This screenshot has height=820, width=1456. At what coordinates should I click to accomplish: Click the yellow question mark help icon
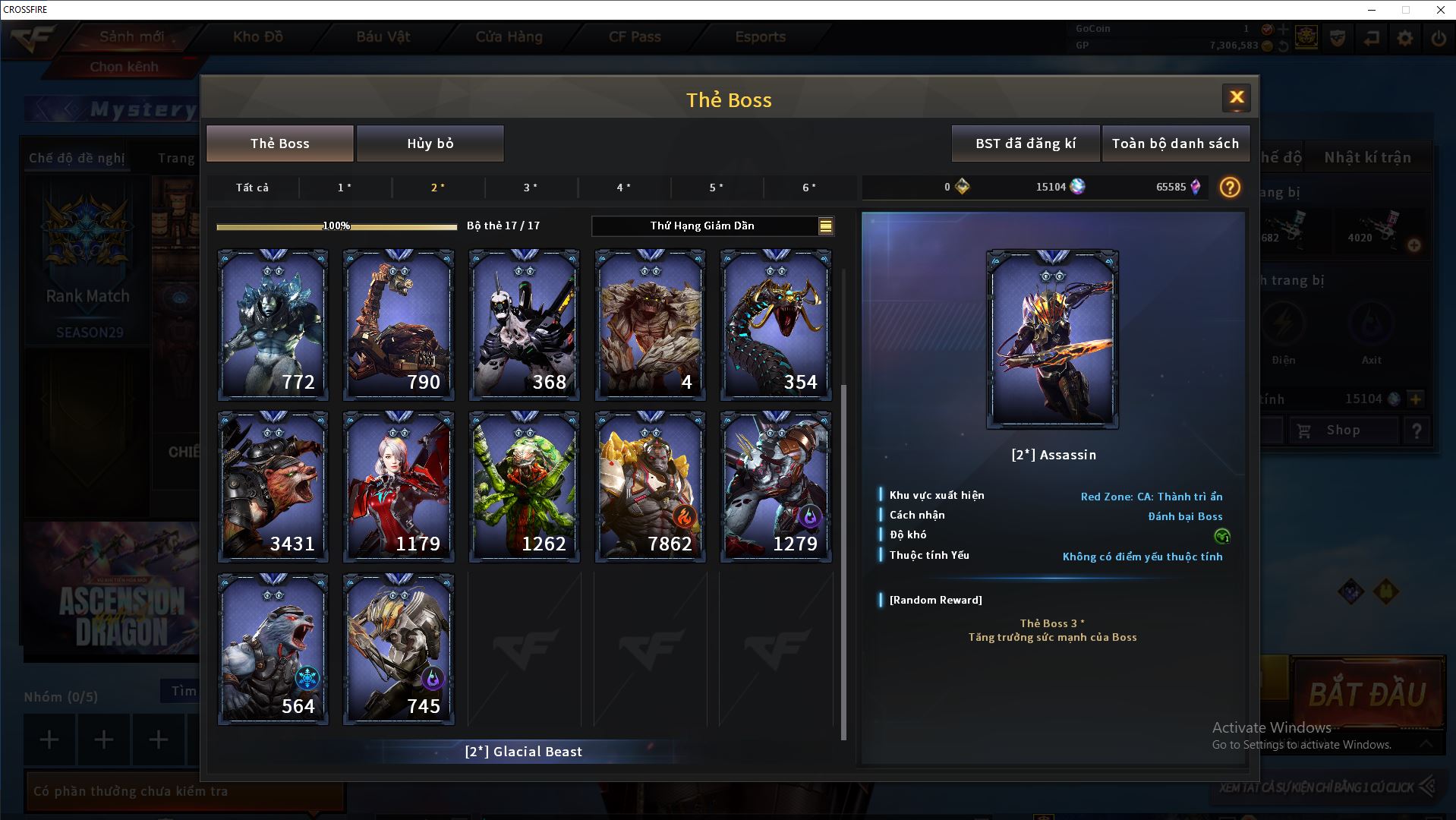point(1229,188)
